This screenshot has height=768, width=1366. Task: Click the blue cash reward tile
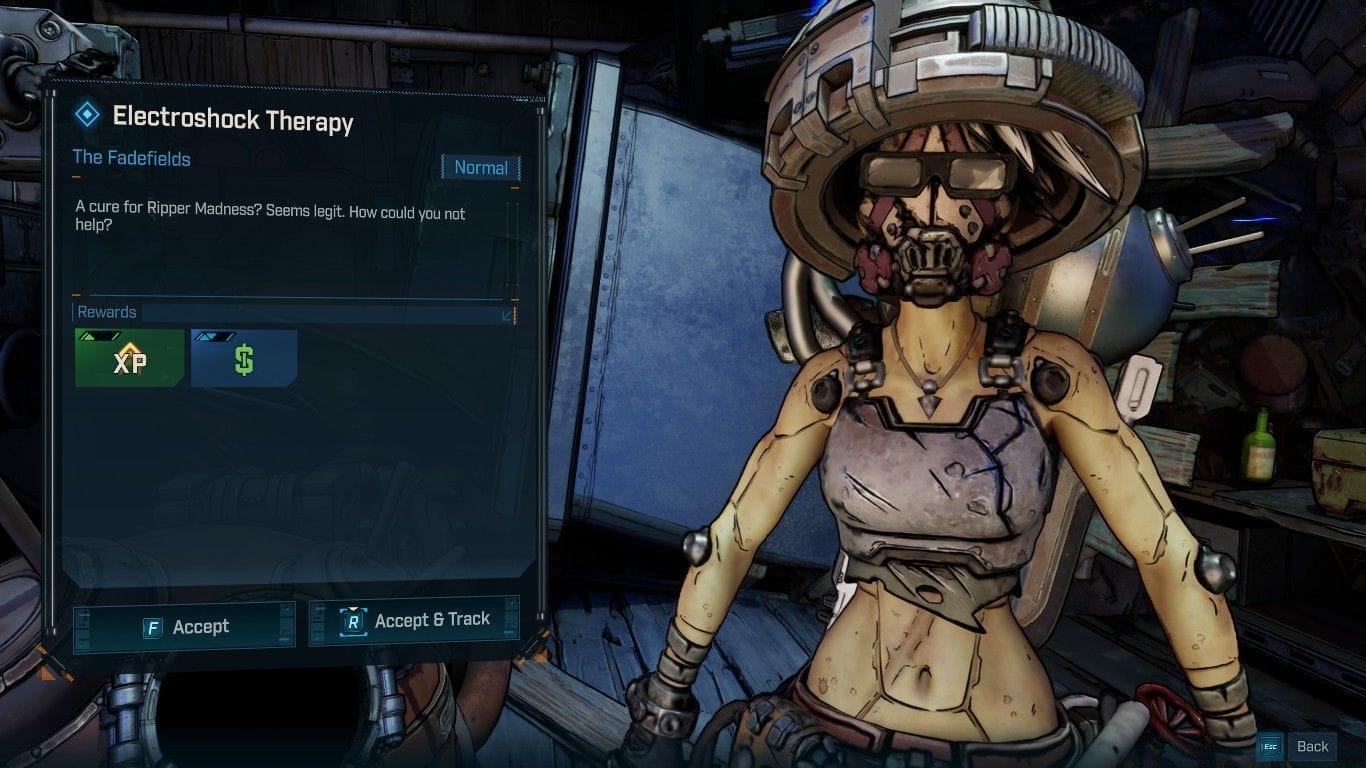tap(245, 358)
